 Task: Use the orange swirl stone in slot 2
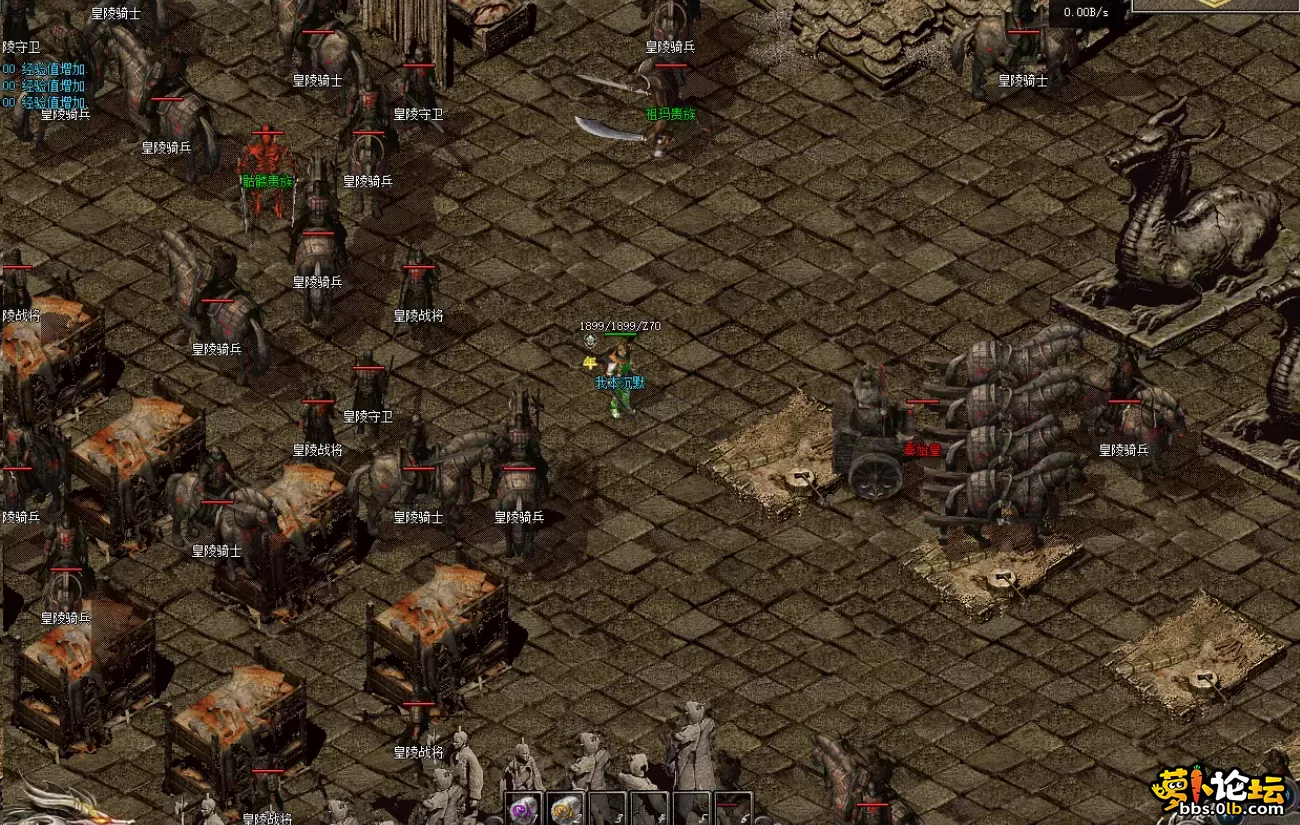565,809
